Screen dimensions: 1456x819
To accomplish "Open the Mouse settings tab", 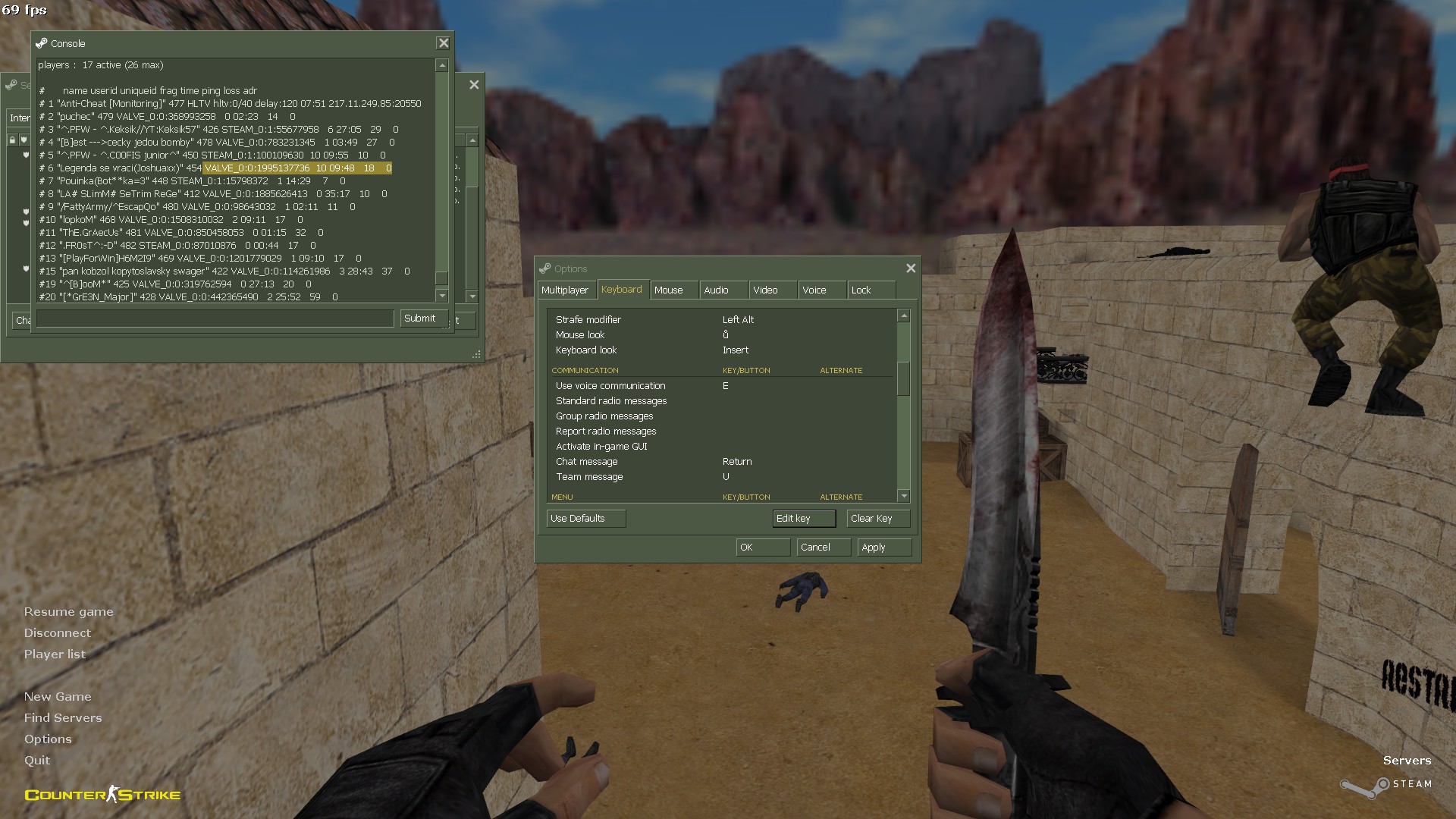I will [x=669, y=290].
